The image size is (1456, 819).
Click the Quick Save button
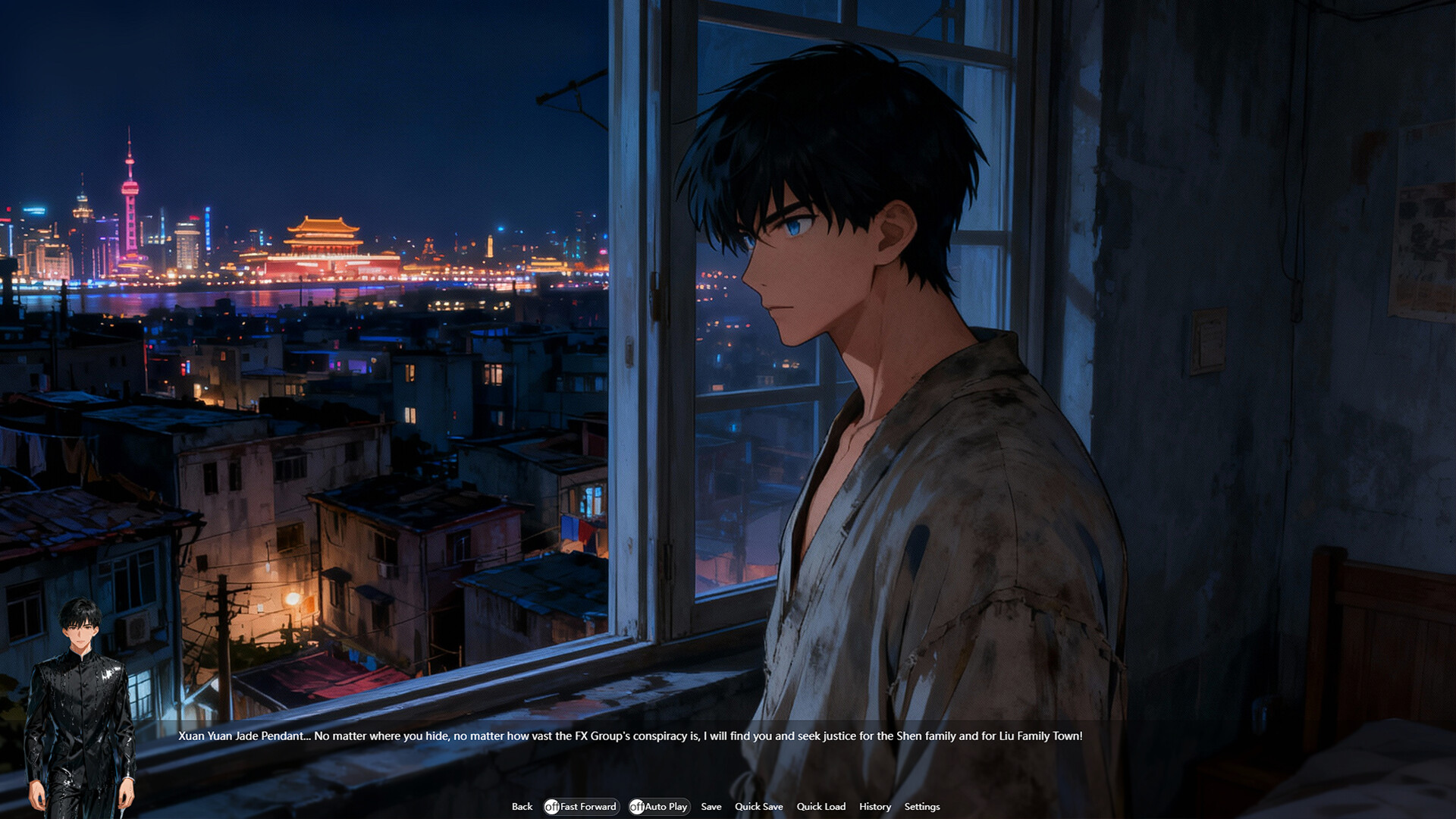tap(758, 807)
